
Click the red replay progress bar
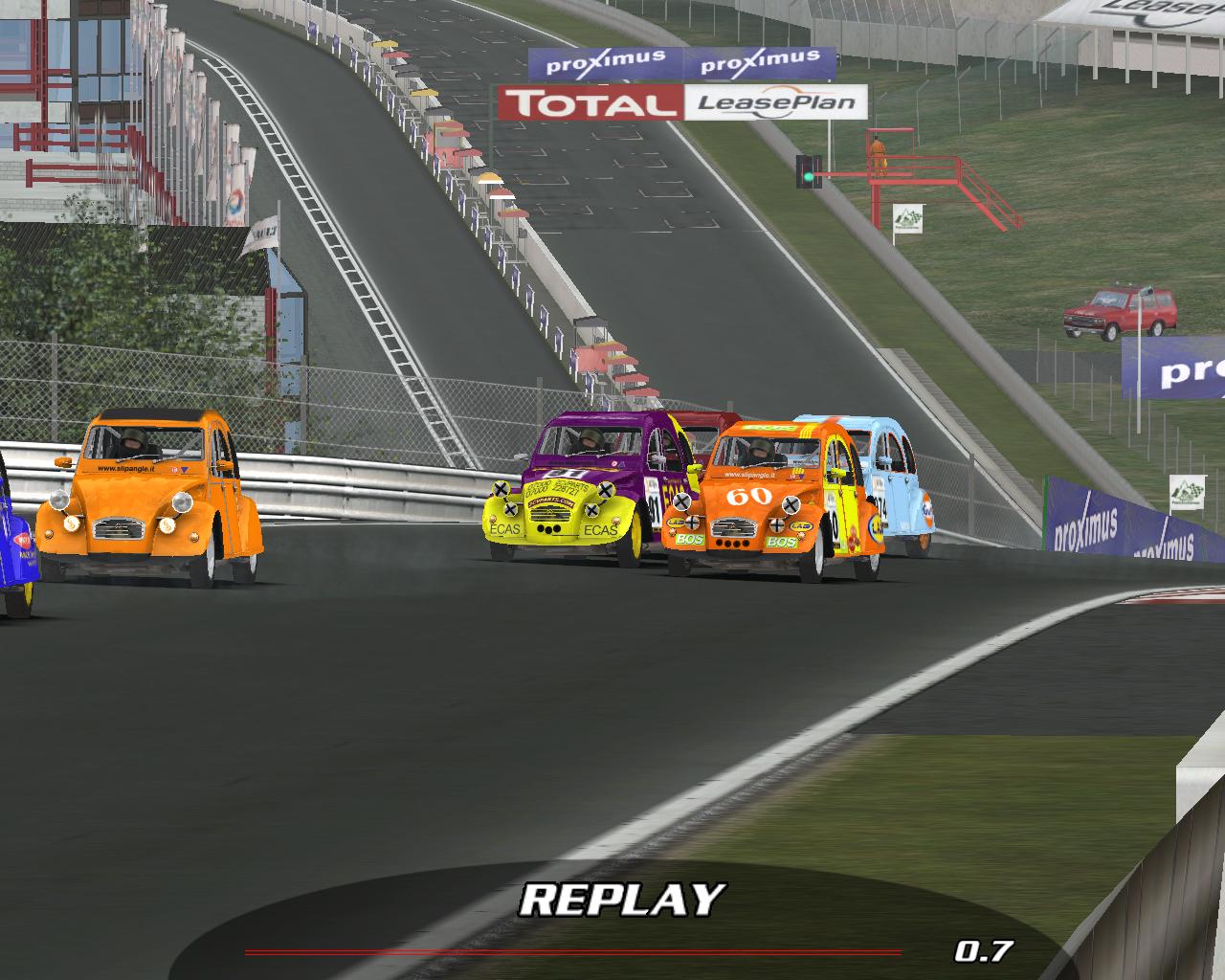click(572, 952)
